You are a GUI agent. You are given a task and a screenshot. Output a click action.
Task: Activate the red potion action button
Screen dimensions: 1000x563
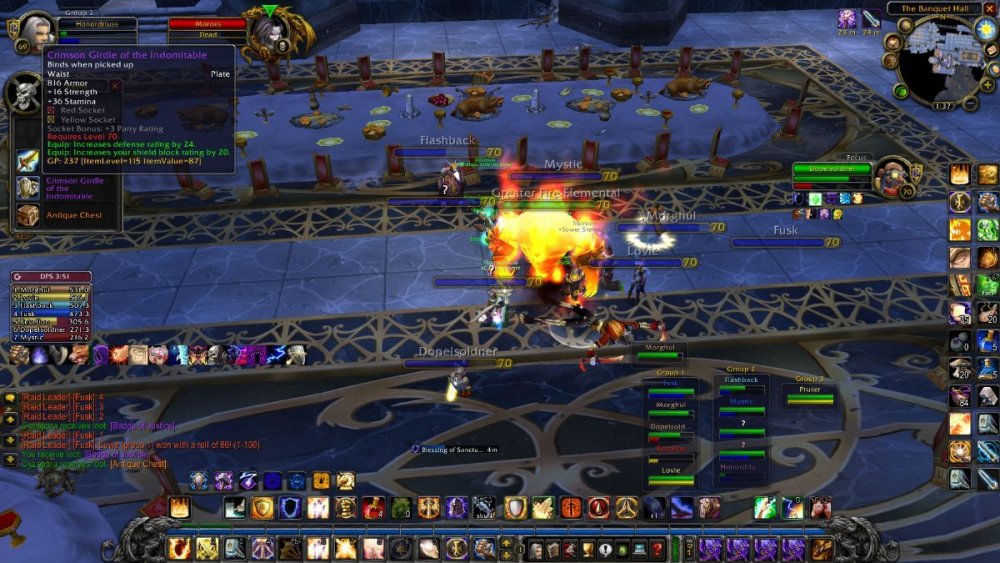click(x=373, y=508)
